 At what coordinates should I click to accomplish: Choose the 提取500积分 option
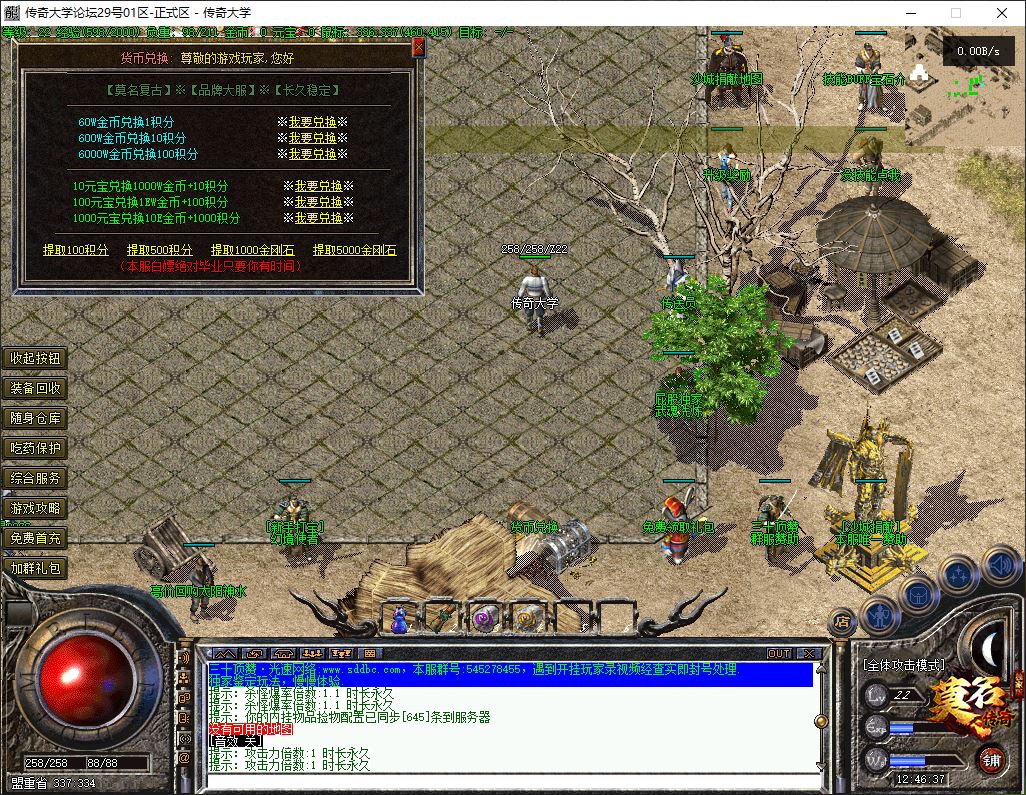tap(159, 250)
